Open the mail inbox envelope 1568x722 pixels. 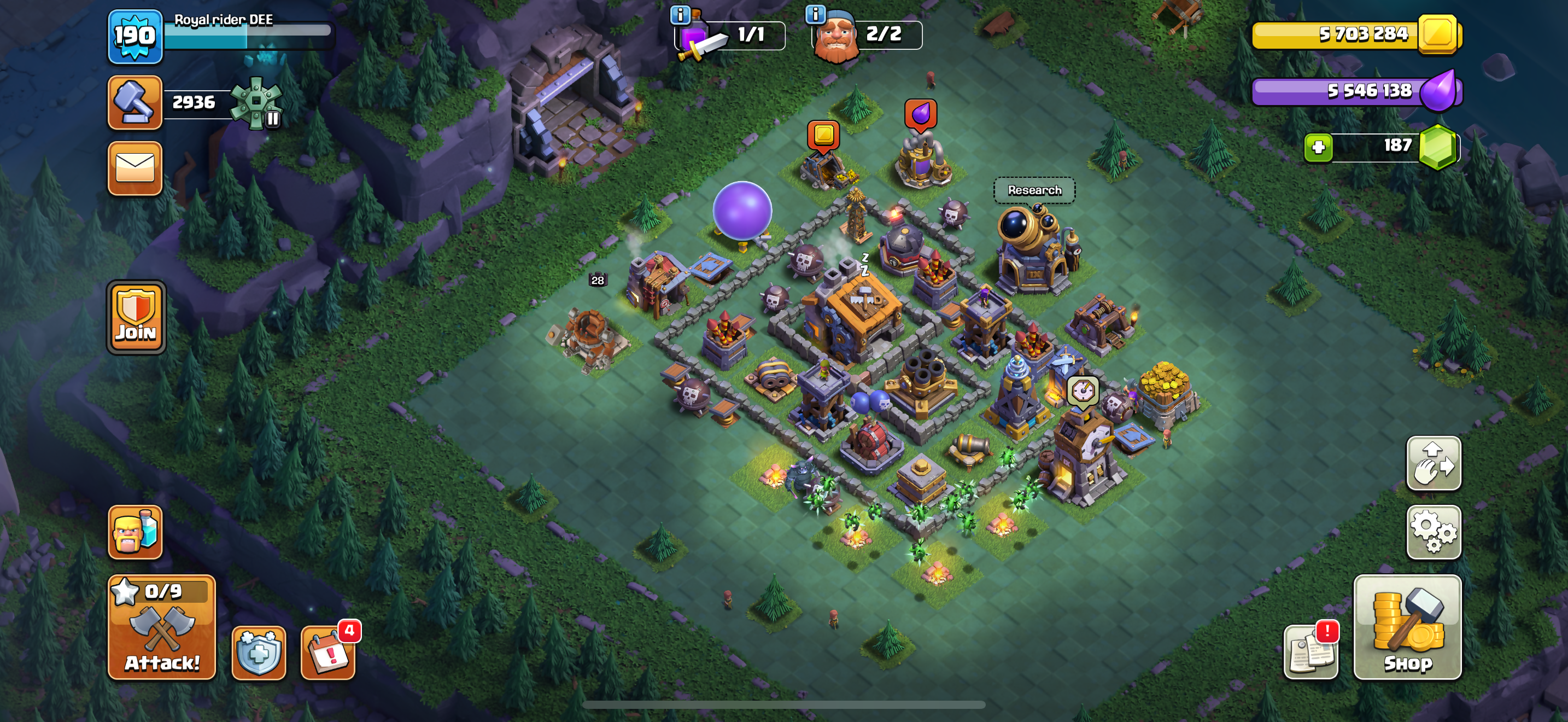pos(135,168)
